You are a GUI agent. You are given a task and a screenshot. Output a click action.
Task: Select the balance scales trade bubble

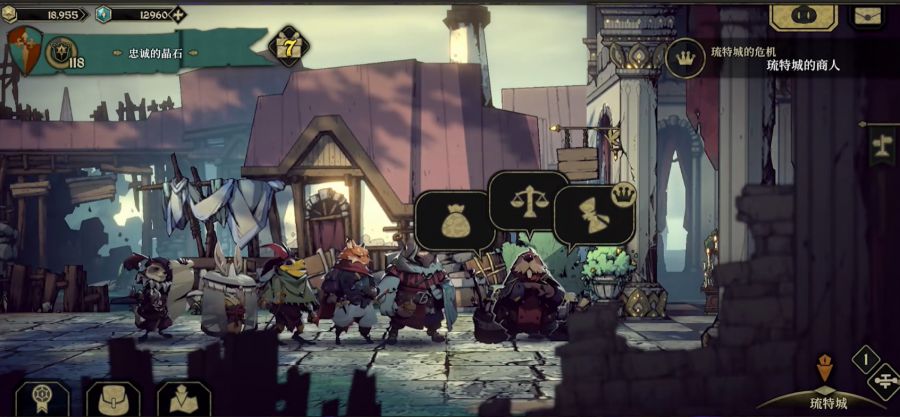tap(527, 200)
